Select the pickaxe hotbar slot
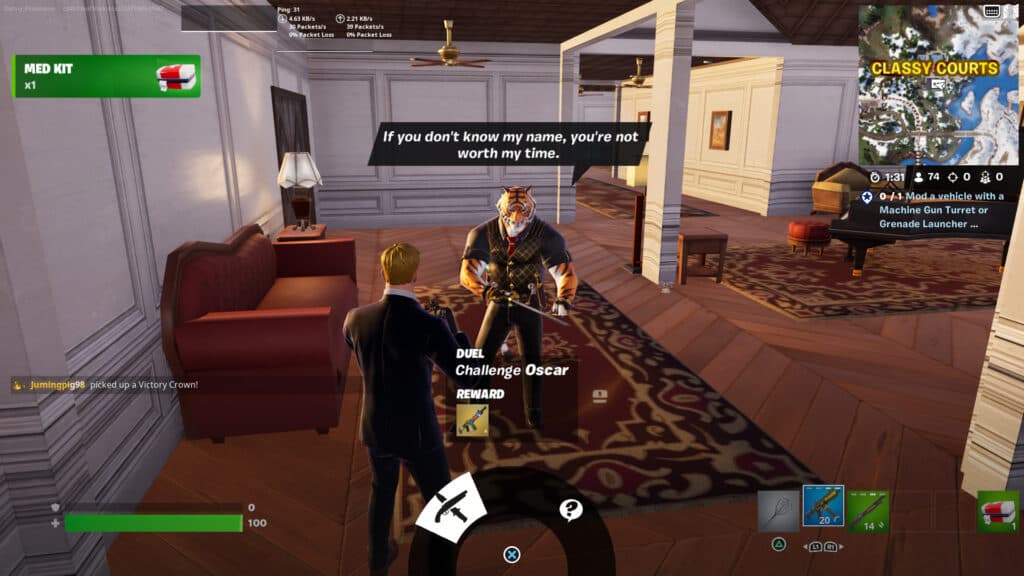1024x576 pixels. coord(778,509)
